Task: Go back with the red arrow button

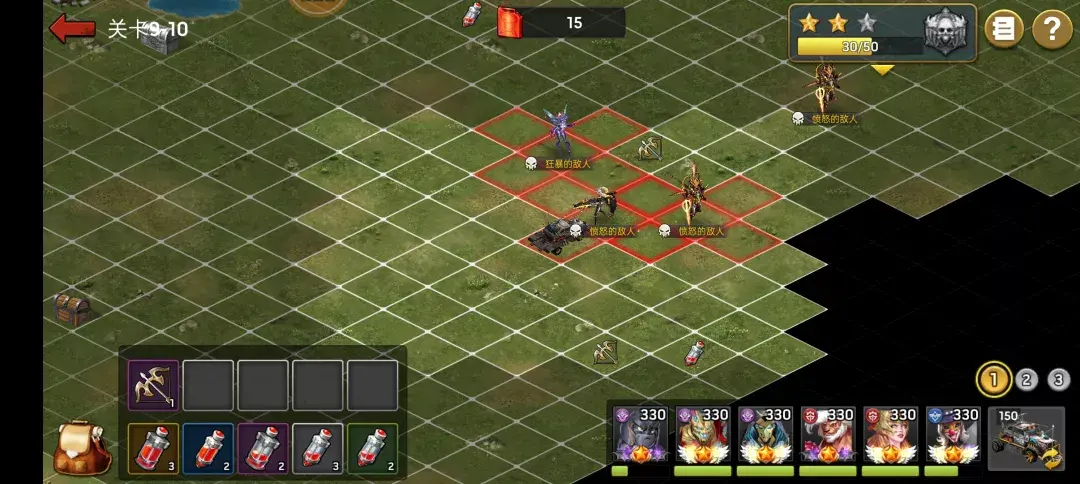Action: tap(72, 28)
